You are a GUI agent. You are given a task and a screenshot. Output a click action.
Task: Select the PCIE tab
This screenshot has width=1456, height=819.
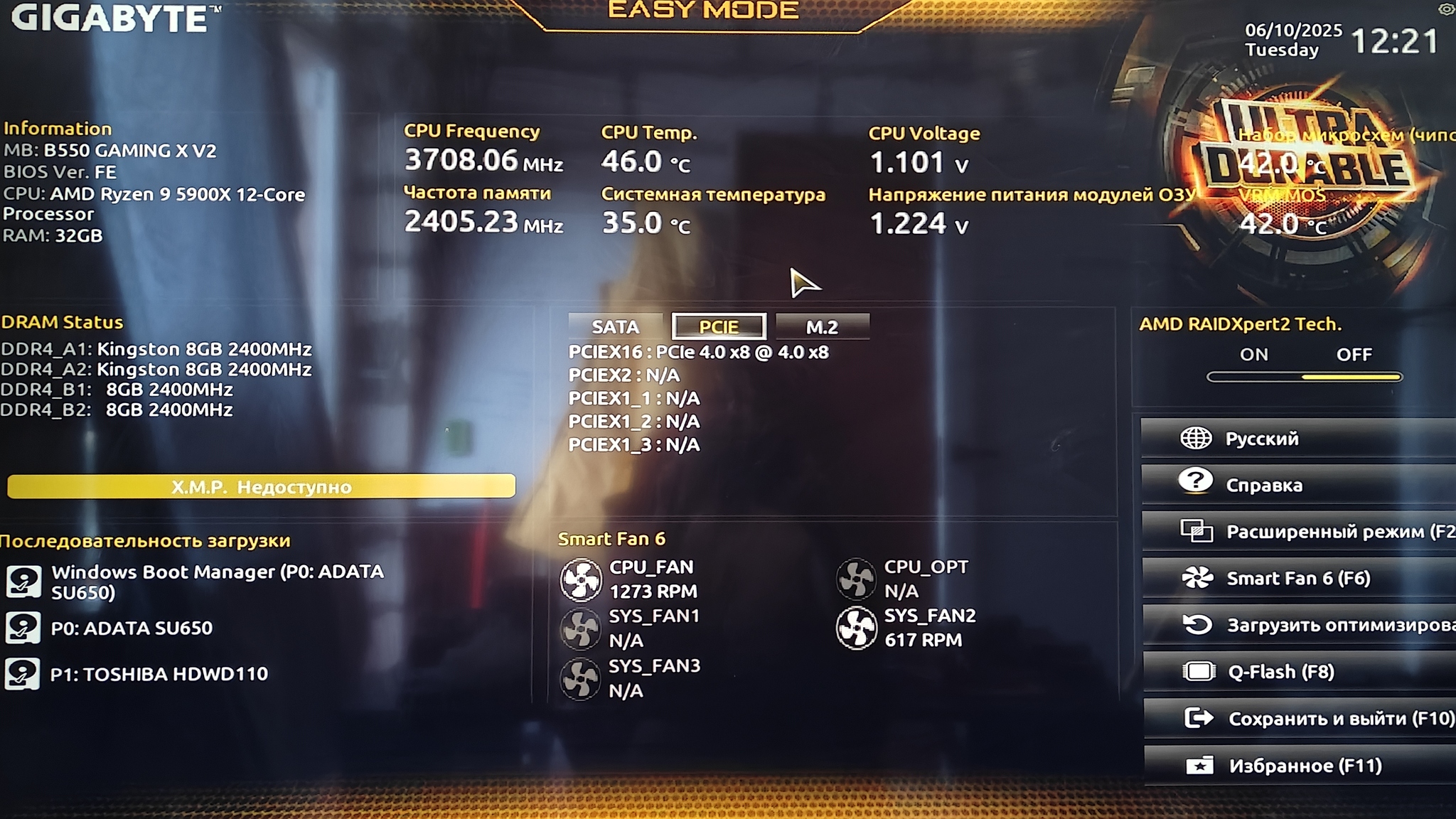[x=719, y=327]
